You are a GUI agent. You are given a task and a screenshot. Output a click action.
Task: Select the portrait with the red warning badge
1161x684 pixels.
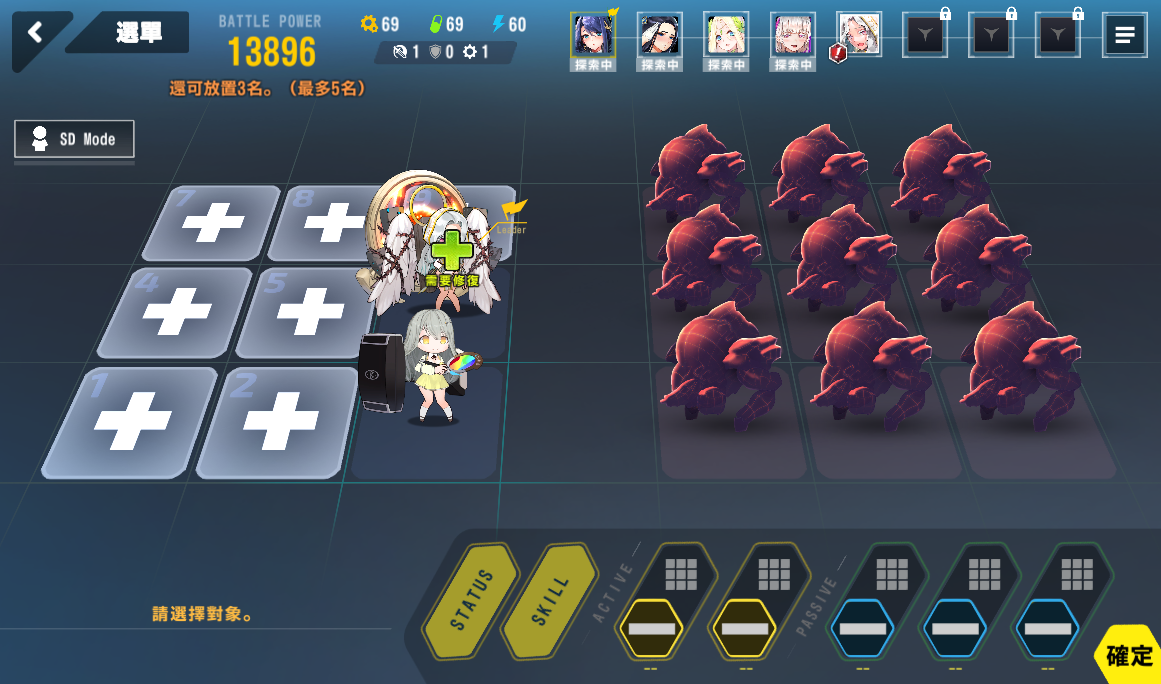click(858, 35)
